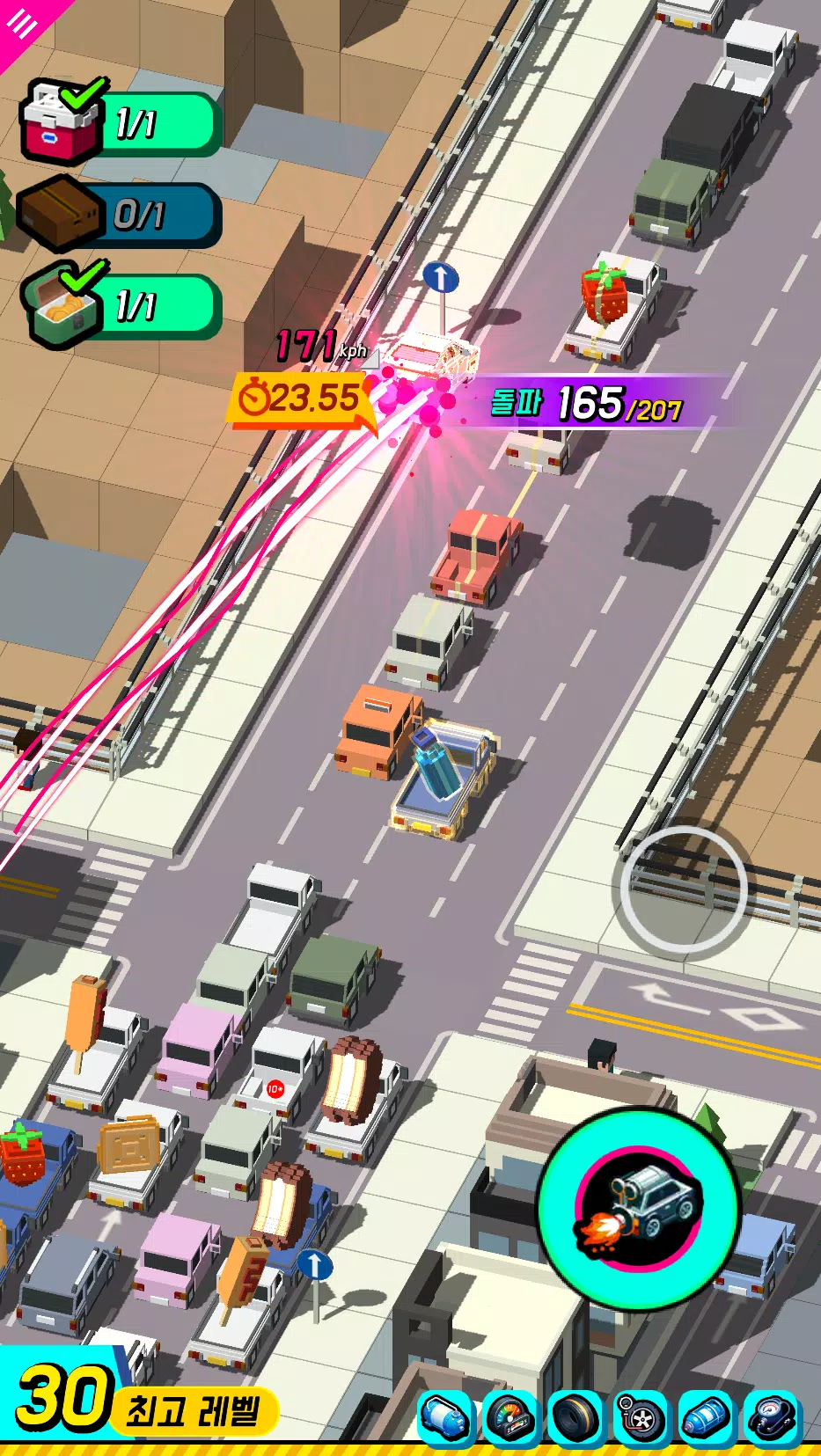
Task: Click the blue nitro canister icon
Action: (x=707, y=1417)
